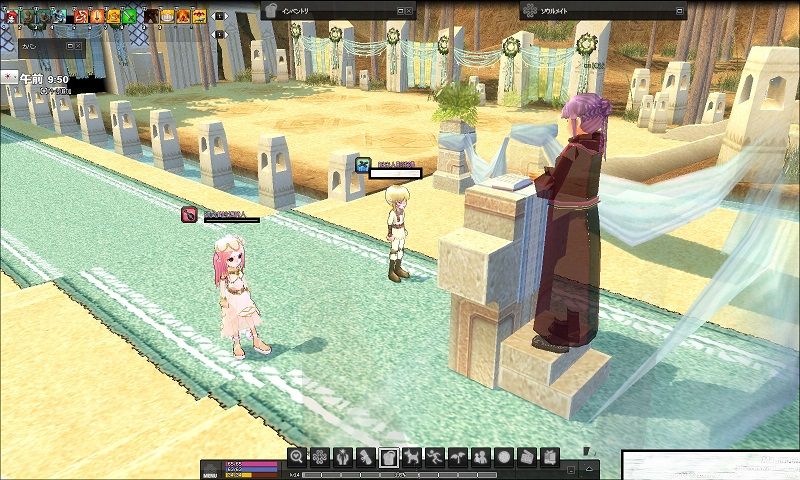Close the カバン window
Screen dimensions: 800x480
point(79,46)
